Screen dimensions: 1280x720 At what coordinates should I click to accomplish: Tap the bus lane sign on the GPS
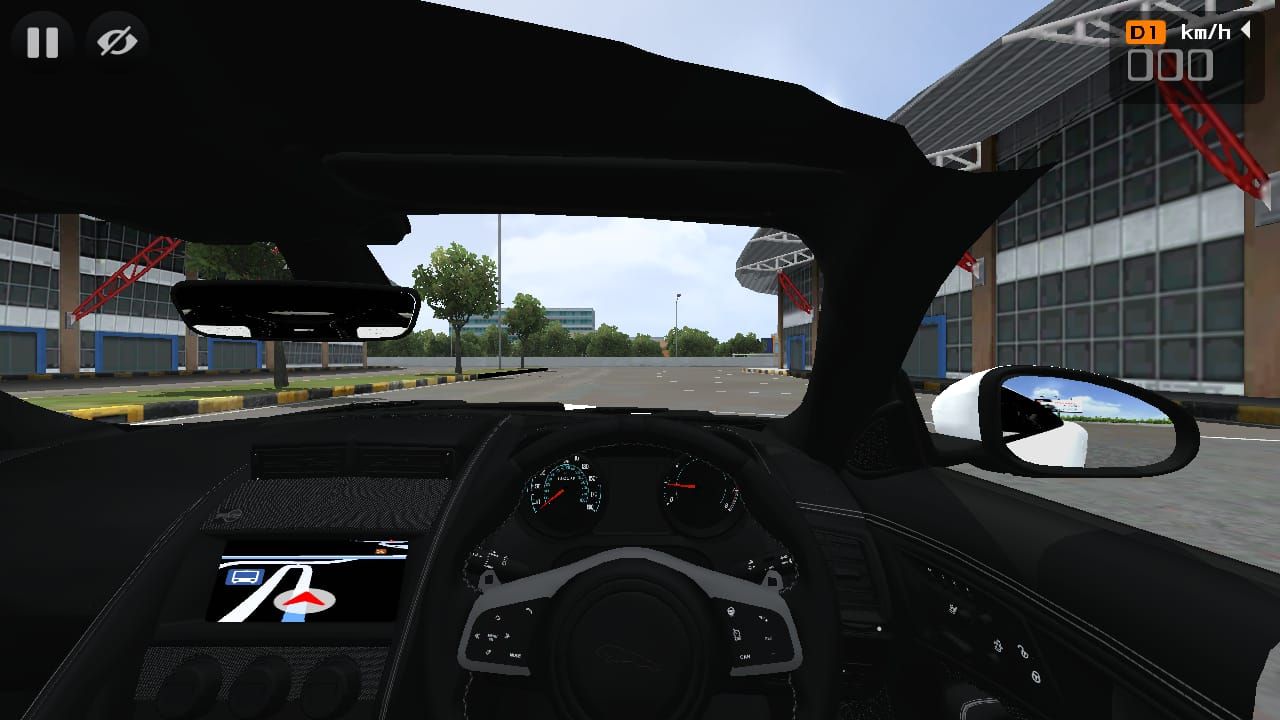click(244, 578)
